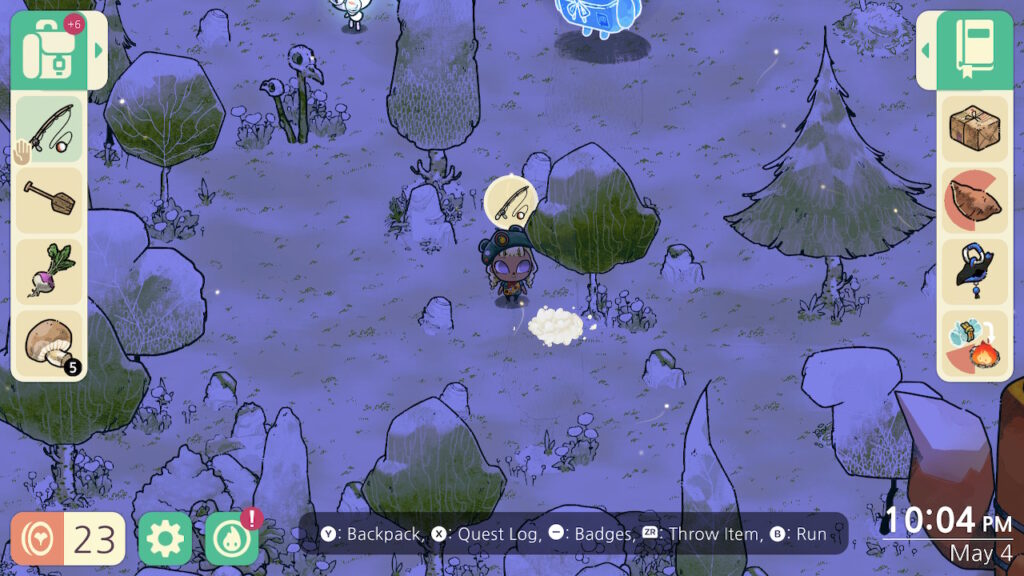Open the flame spirit notification button

pyautogui.click(x=232, y=539)
